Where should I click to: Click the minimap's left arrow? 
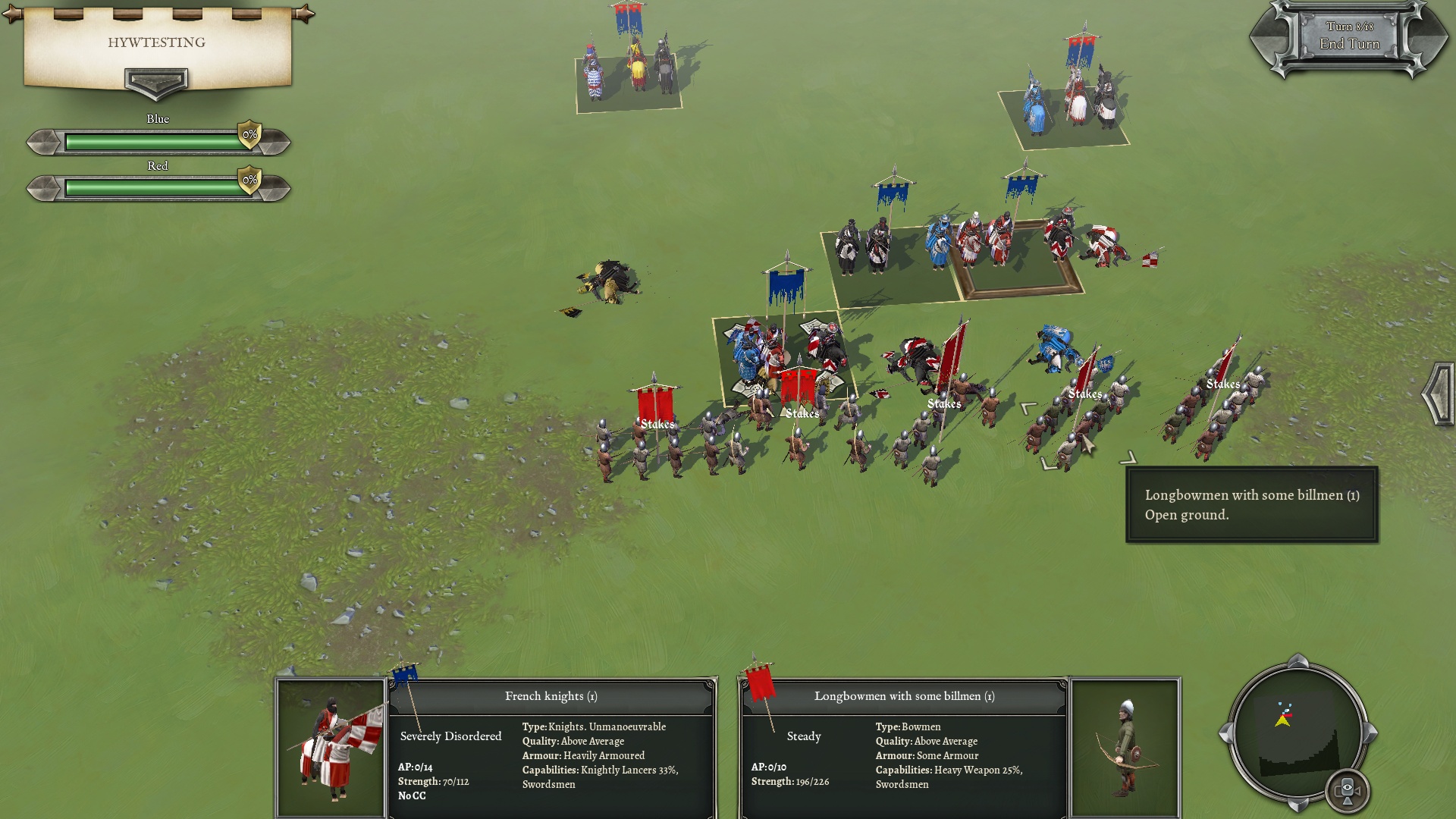(x=1225, y=733)
